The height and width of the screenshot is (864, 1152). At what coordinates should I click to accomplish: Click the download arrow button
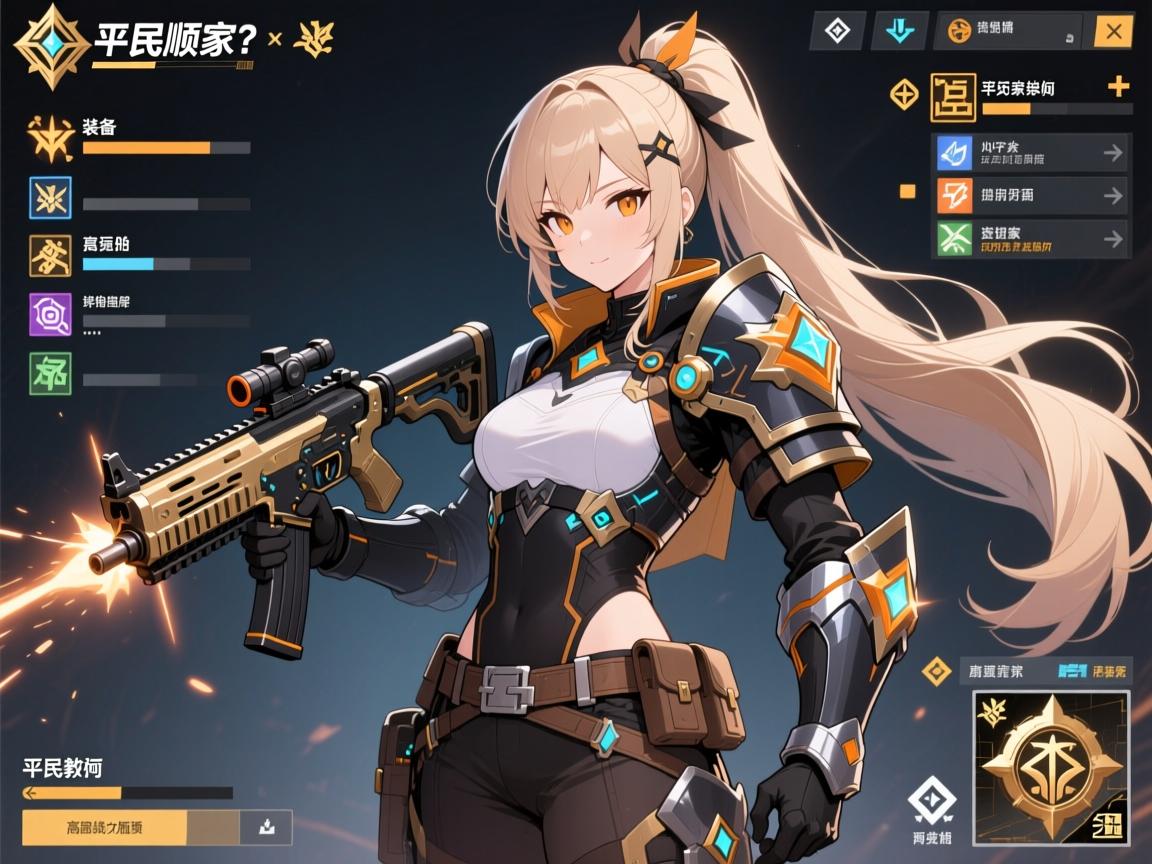click(x=266, y=827)
